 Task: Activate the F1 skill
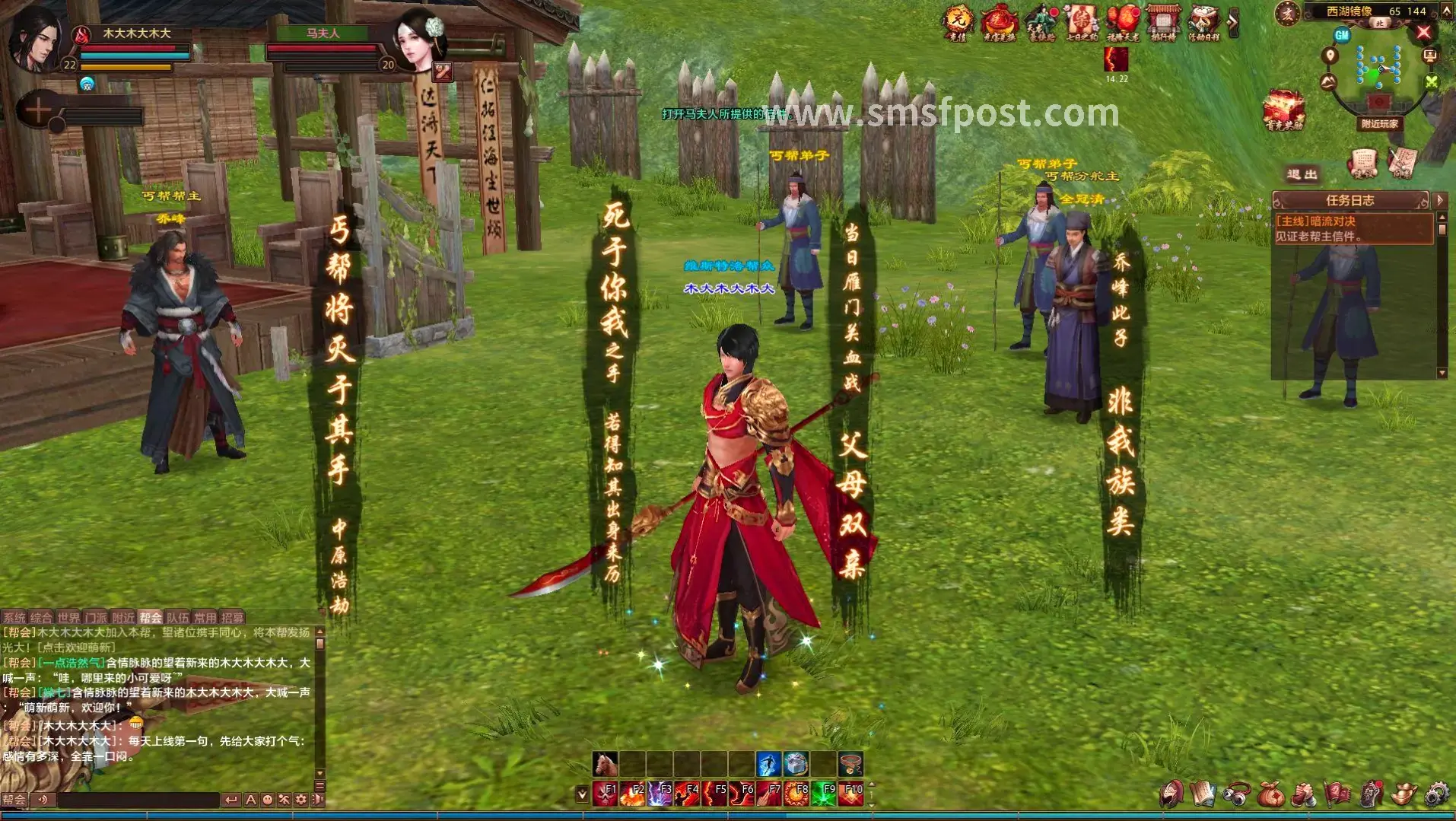(x=606, y=794)
